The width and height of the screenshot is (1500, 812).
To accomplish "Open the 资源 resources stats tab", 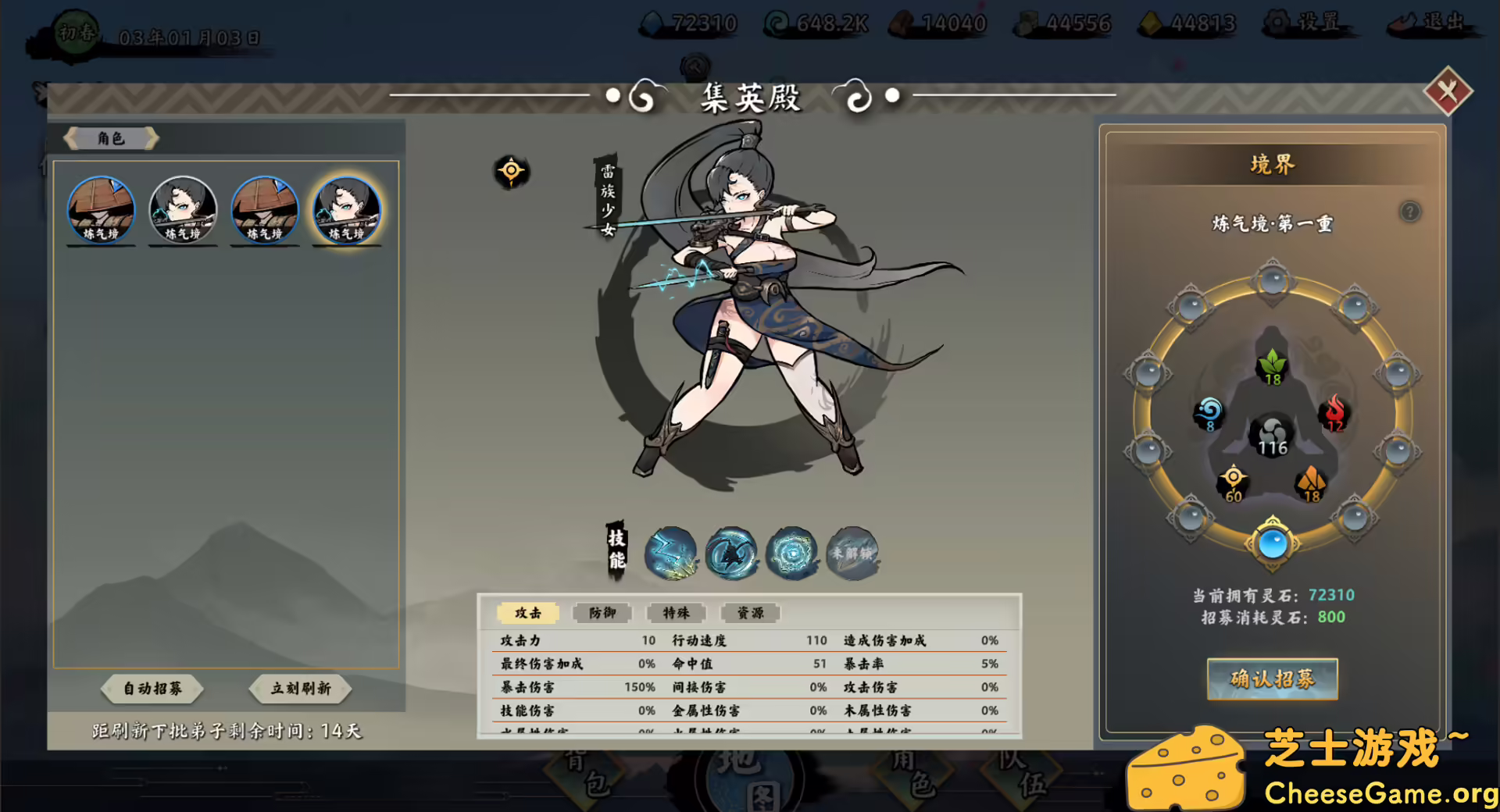I will click(x=749, y=613).
